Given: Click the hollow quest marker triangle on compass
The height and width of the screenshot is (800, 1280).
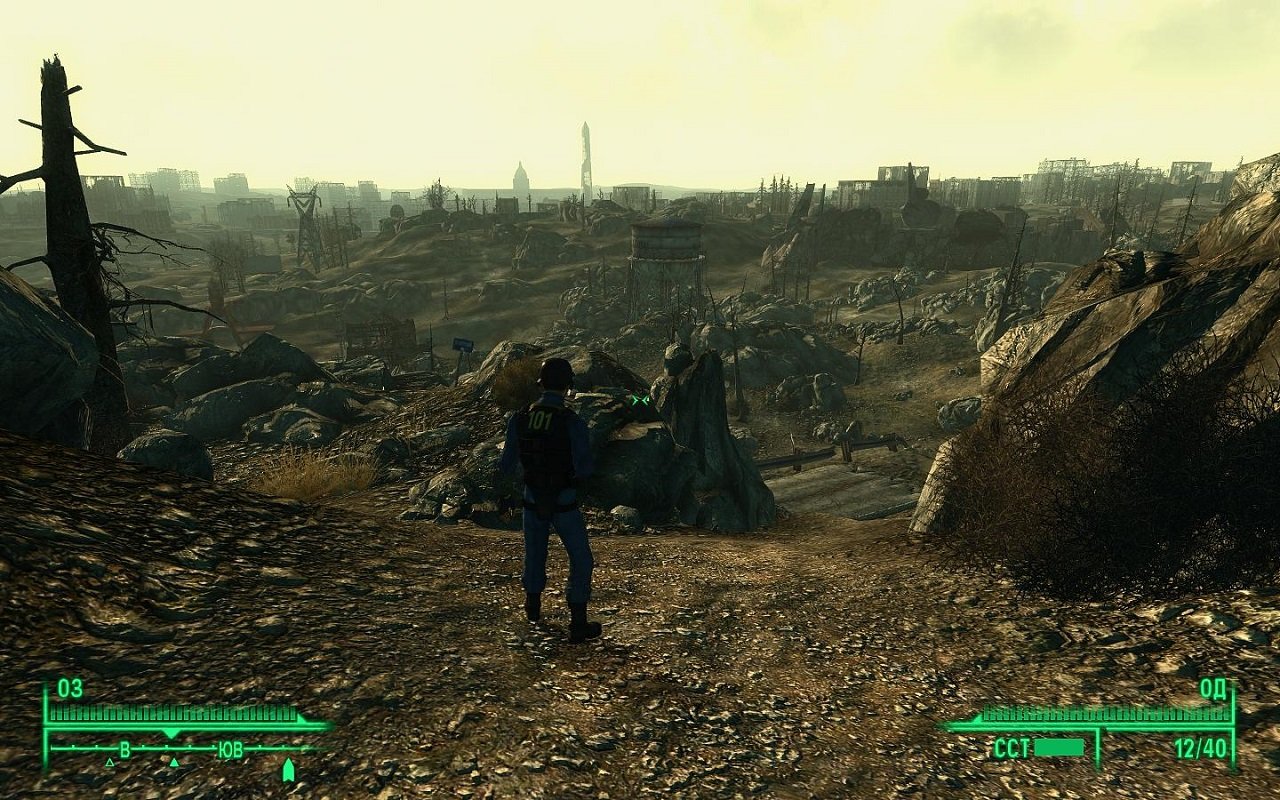Looking at the screenshot, I should [109, 763].
